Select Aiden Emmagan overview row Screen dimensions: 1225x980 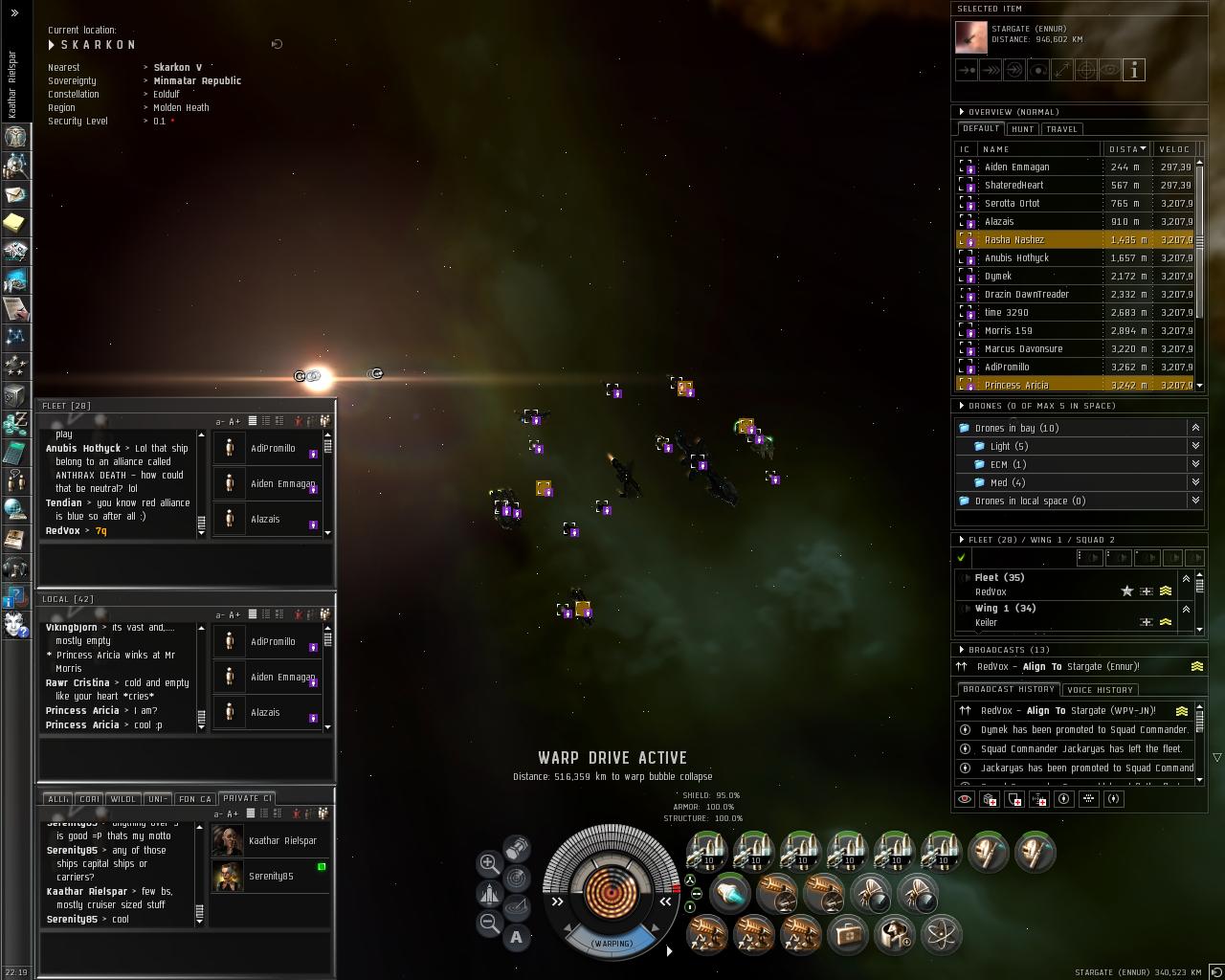coord(1016,167)
